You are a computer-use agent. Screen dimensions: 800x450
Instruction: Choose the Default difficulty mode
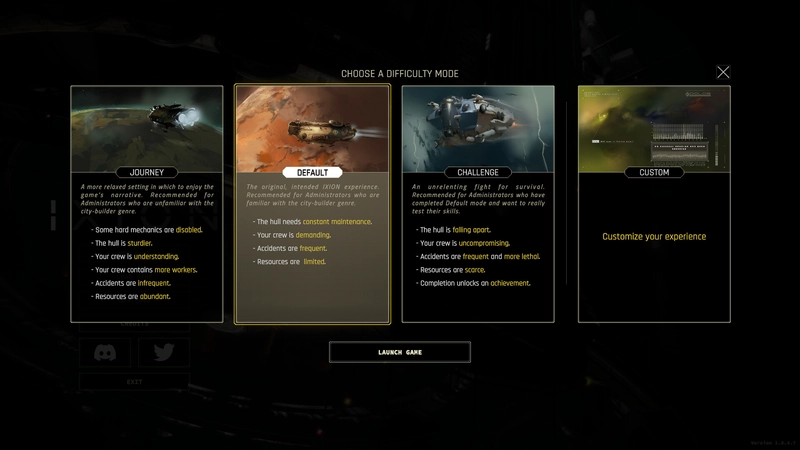(x=312, y=204)
